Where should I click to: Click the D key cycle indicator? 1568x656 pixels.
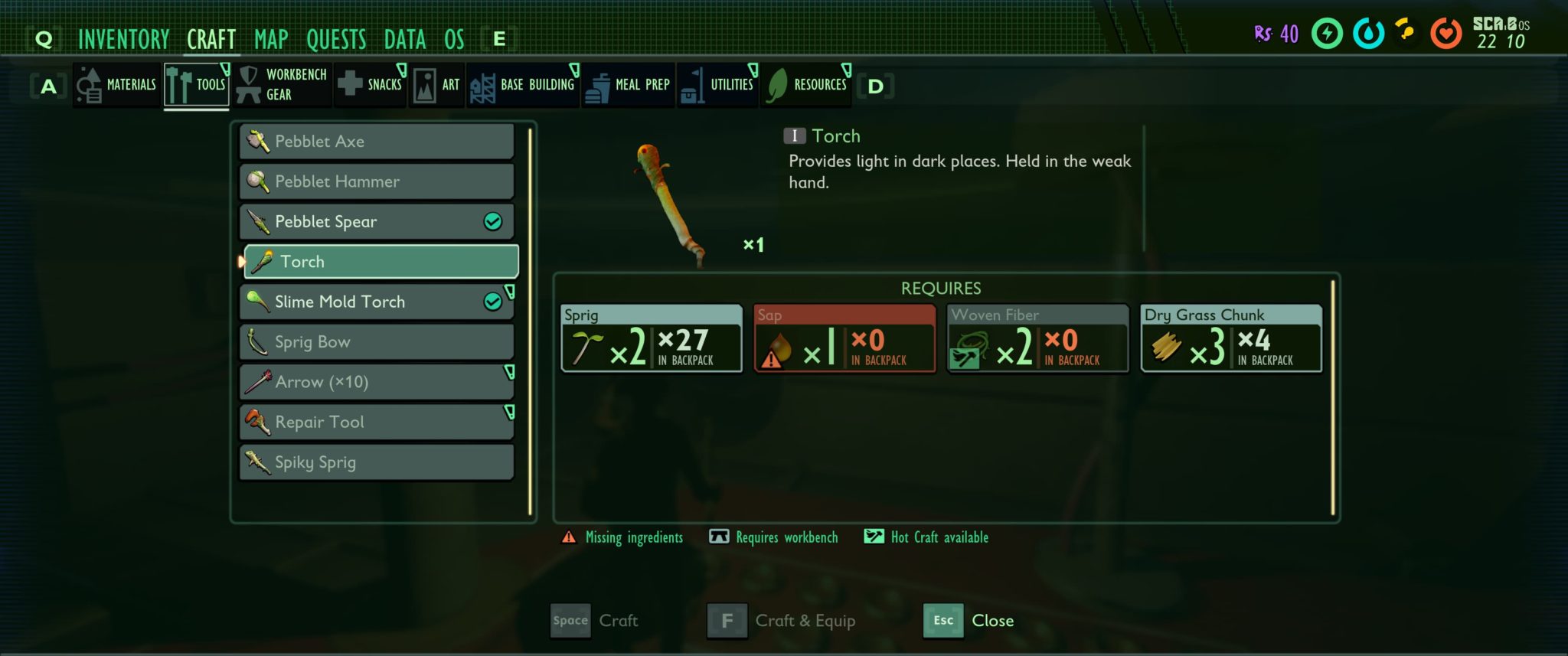875,86
